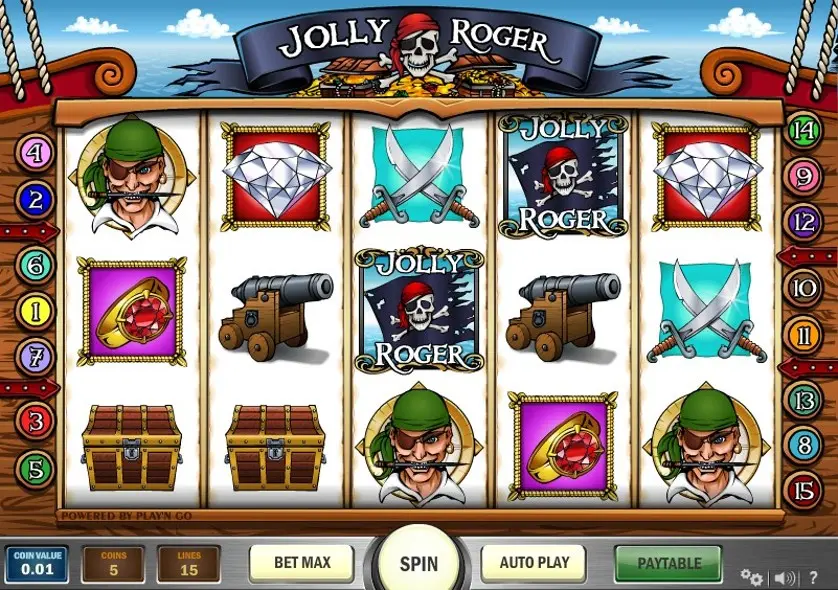Activate payline number 12

[x=803, y=221]
